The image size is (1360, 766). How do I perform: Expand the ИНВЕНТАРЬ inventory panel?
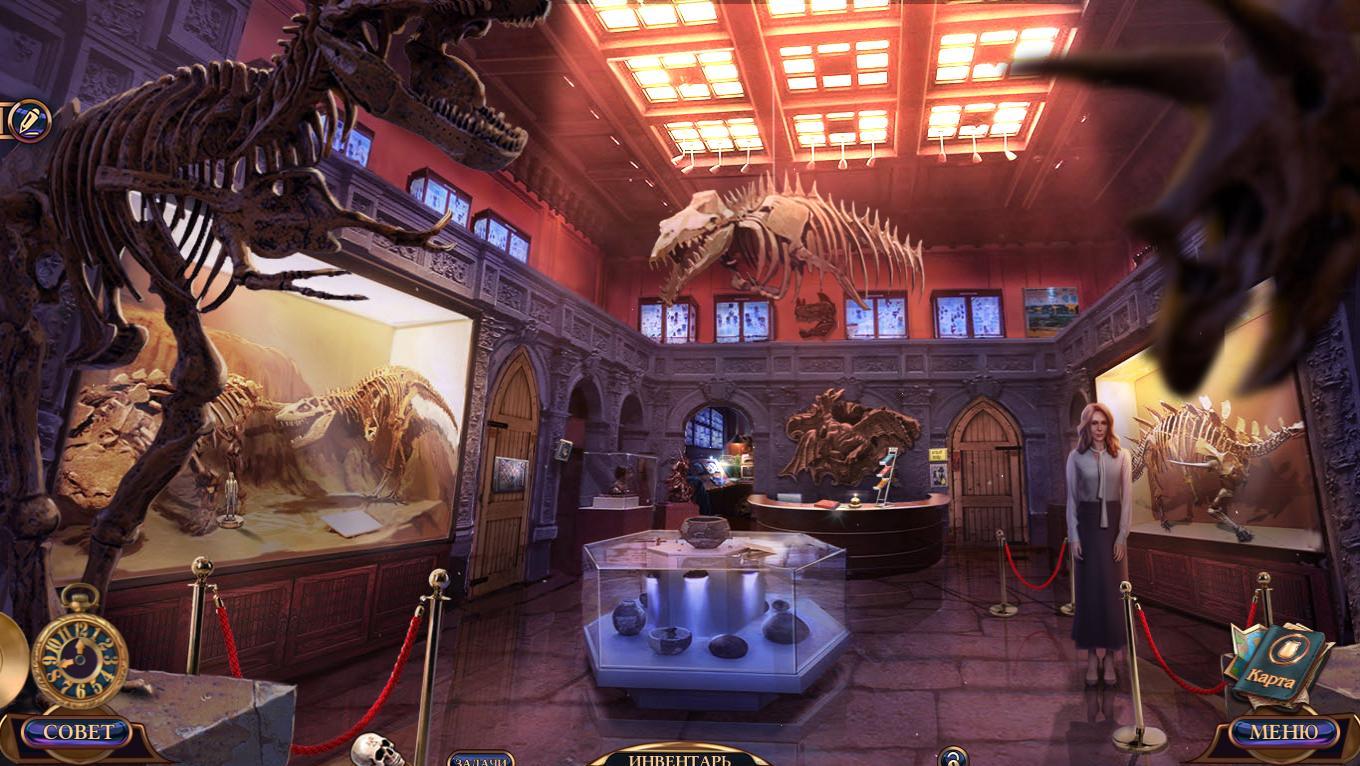pos(680,758)
